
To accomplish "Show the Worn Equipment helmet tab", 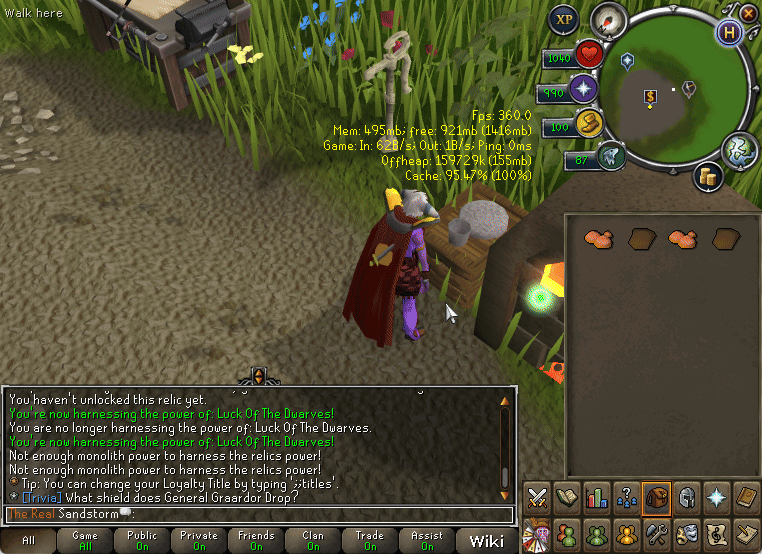I will coord(687,497).
